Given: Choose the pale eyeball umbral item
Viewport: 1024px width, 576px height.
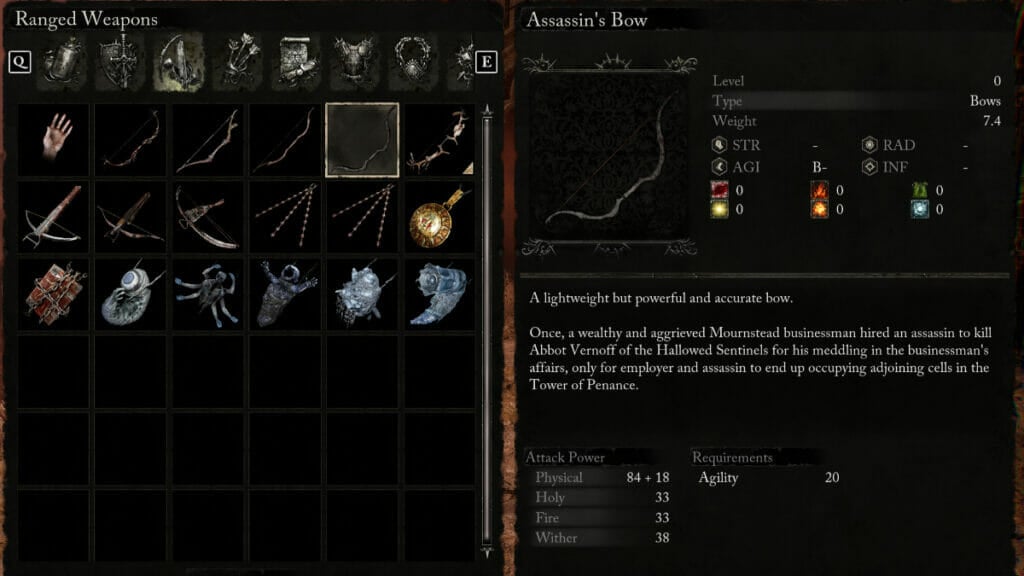Looking at the screenshot, I should pos(132,295).
